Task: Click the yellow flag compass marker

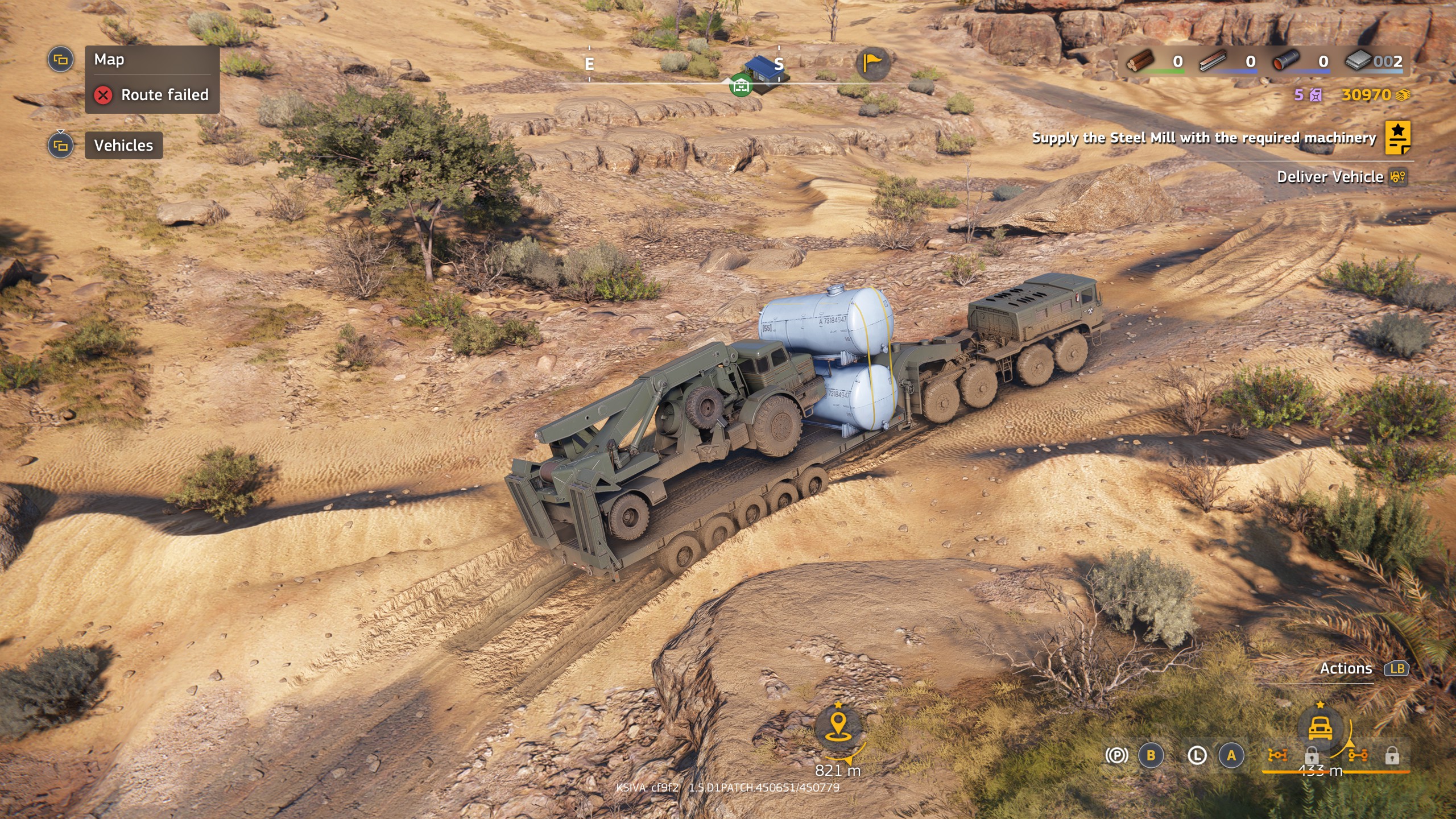Action: coord(872,62)
